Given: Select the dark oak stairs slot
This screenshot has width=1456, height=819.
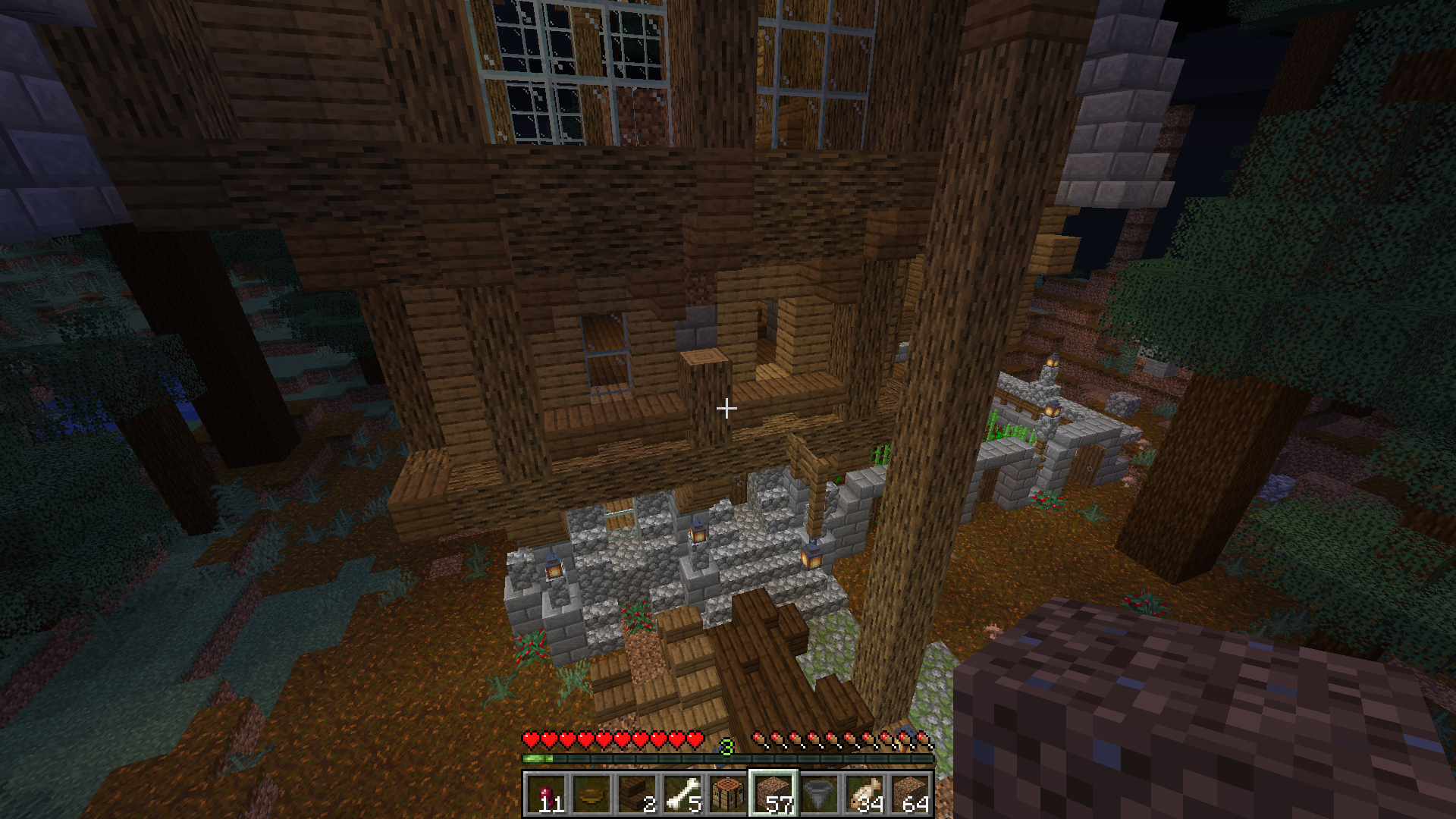Looking at the screenshot, I should pos(637,794).
